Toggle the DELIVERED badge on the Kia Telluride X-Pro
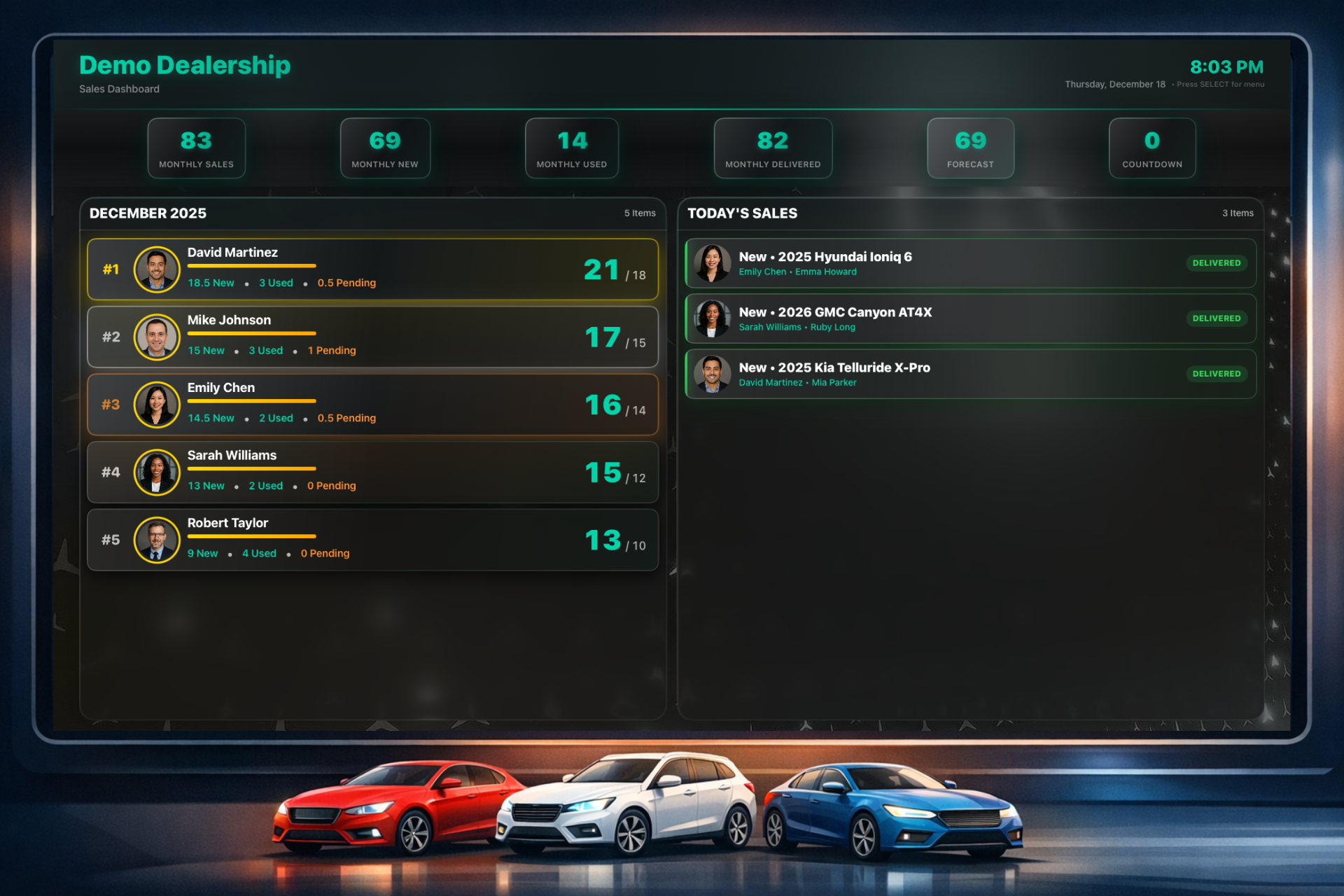Viewport: 1344px width, 896px height. click(1217, 374)
